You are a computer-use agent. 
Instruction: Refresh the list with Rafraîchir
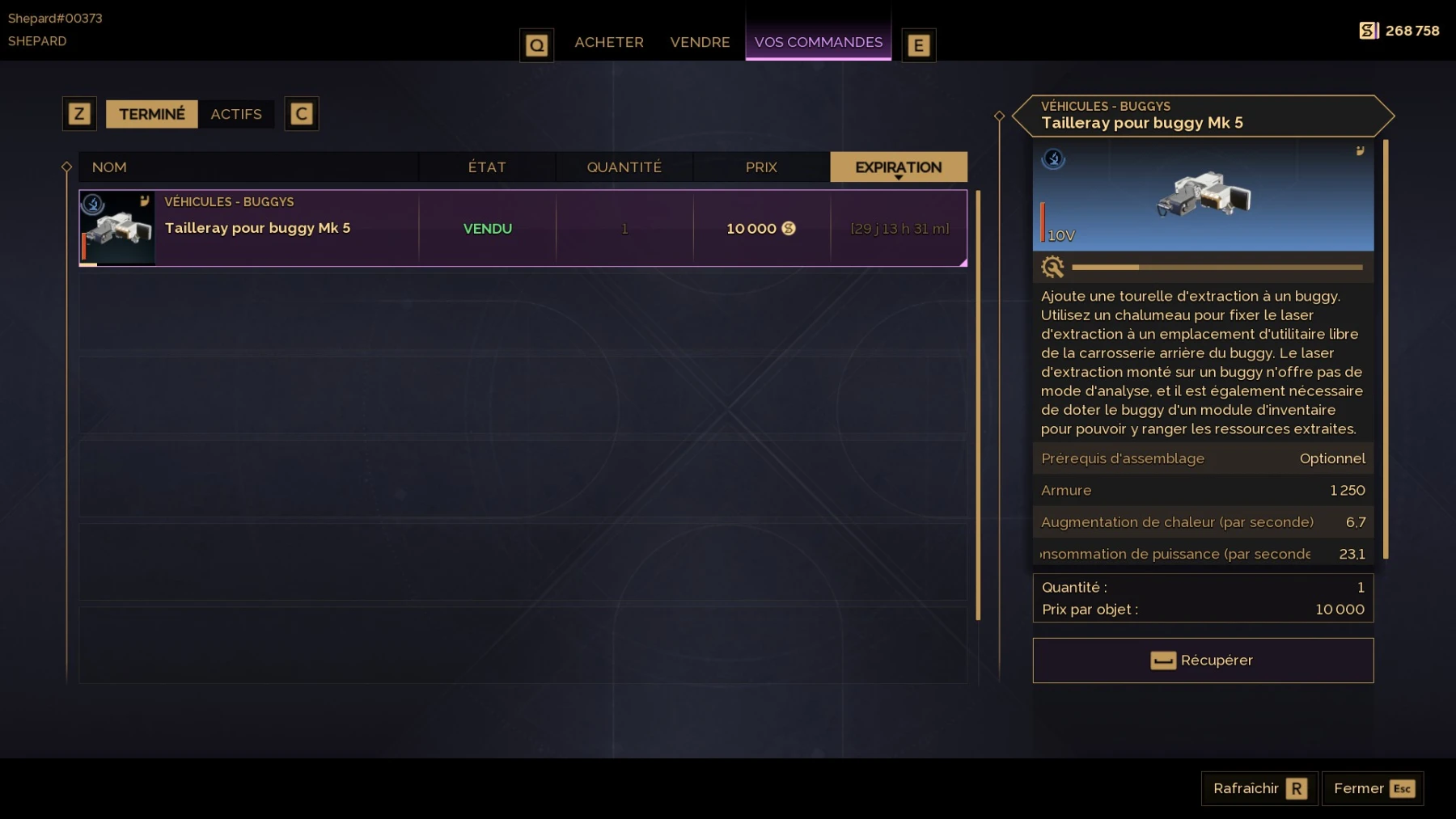(x=1259, y=788)
